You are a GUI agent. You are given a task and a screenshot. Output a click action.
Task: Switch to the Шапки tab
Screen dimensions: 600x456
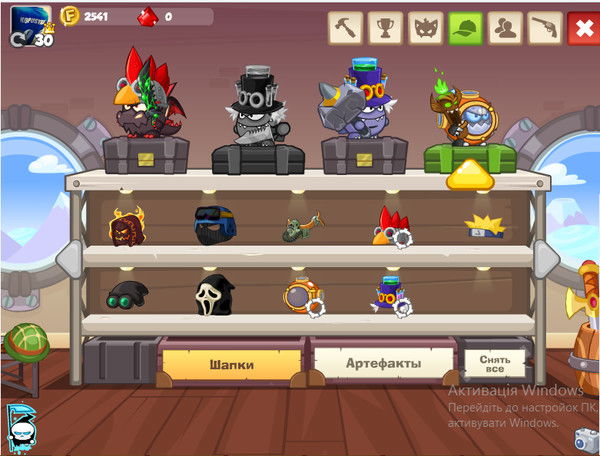(231, 363)
